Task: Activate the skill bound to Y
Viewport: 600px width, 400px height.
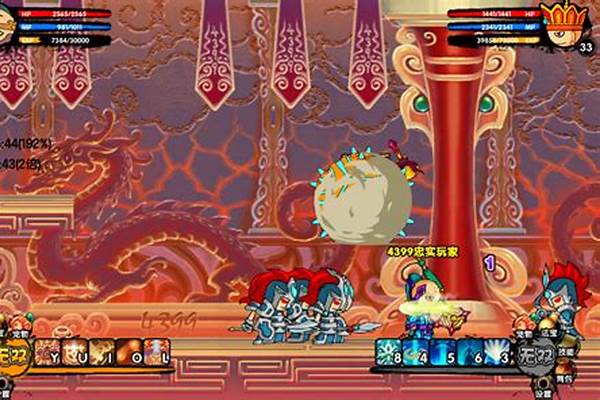Action: click(49, 352)
